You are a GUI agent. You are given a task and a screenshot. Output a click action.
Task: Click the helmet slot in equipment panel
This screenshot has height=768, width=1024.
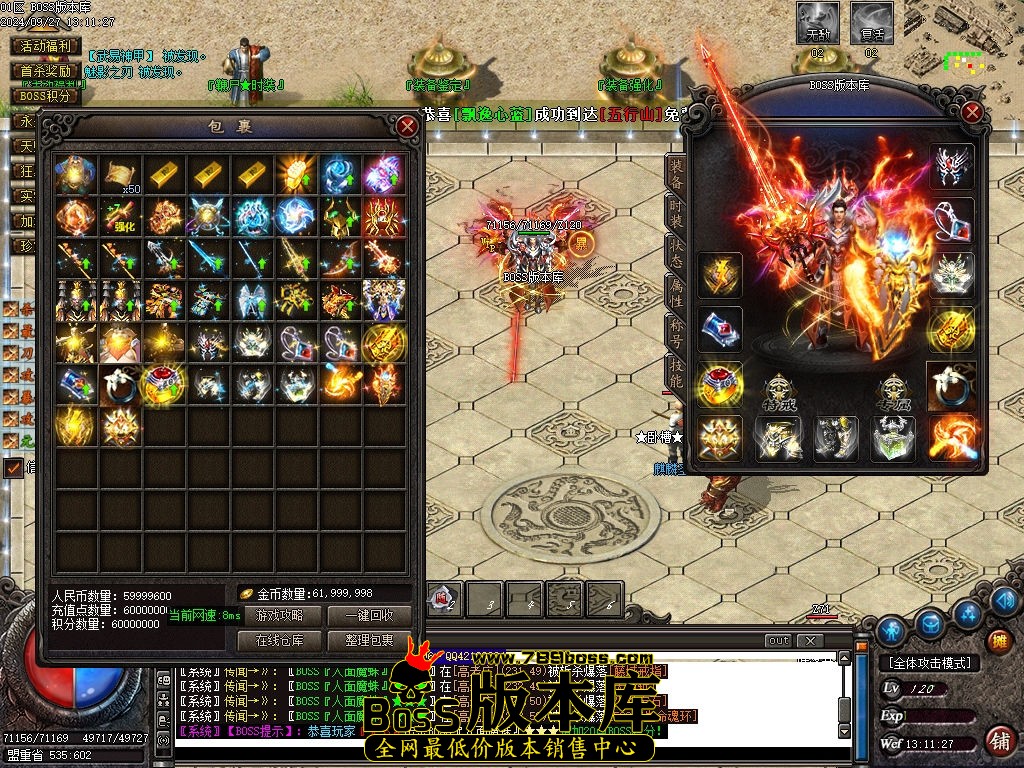click(x=952, y=167)
